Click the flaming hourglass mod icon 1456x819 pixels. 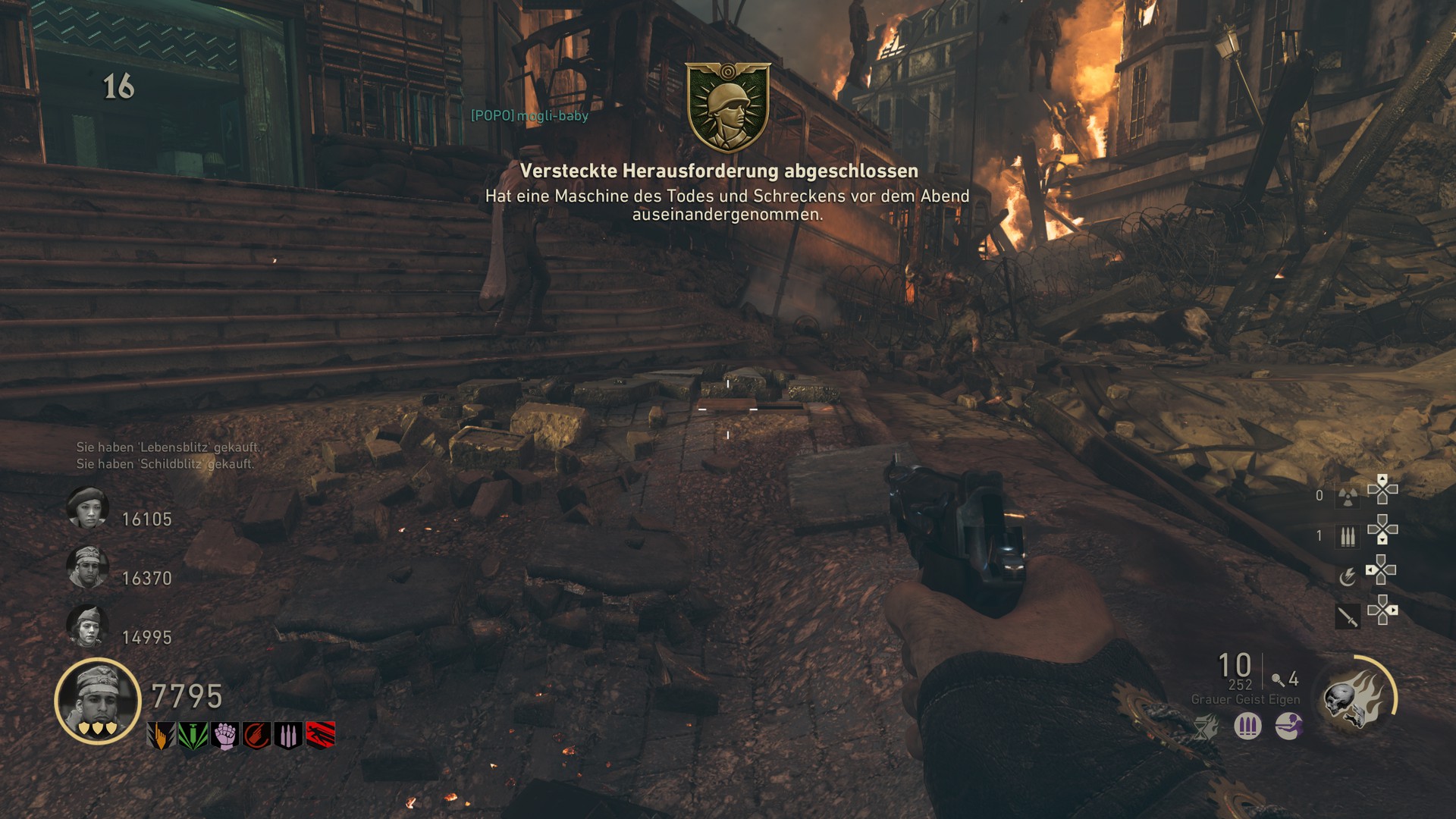(1205, 727)
